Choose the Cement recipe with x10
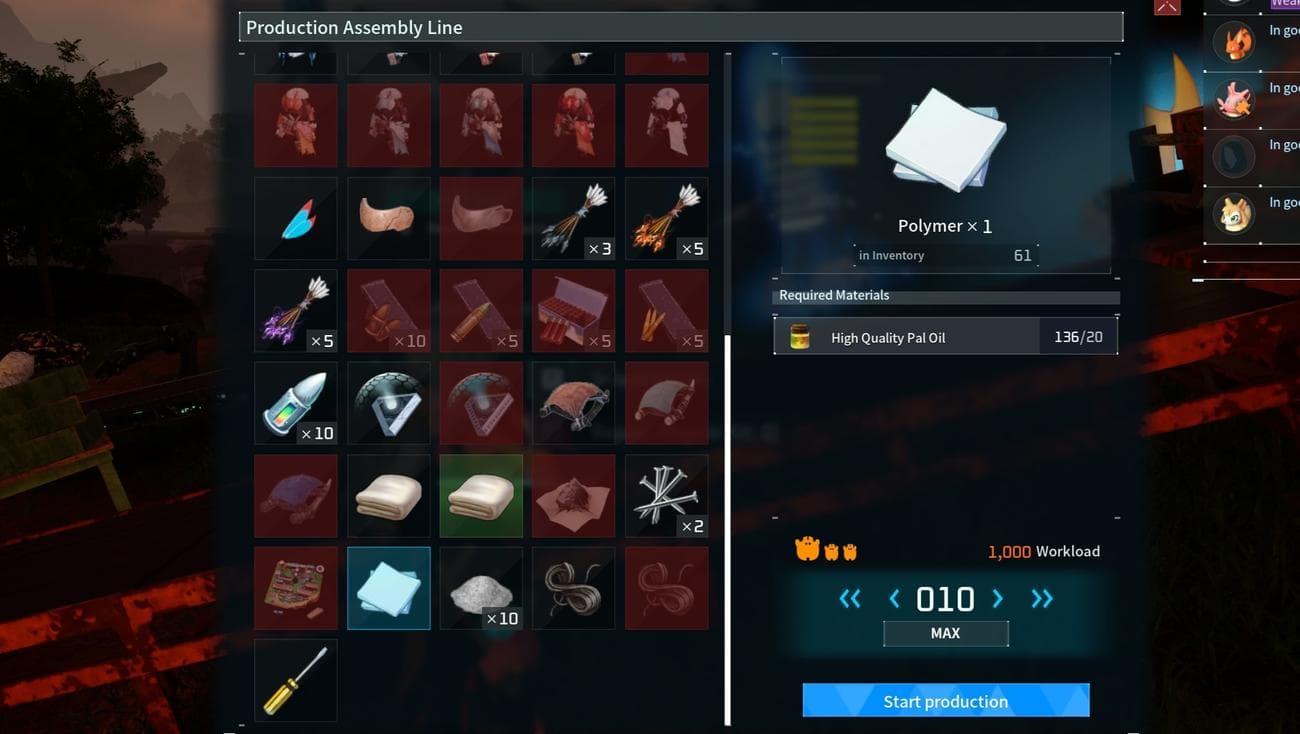 coord(481,588)
